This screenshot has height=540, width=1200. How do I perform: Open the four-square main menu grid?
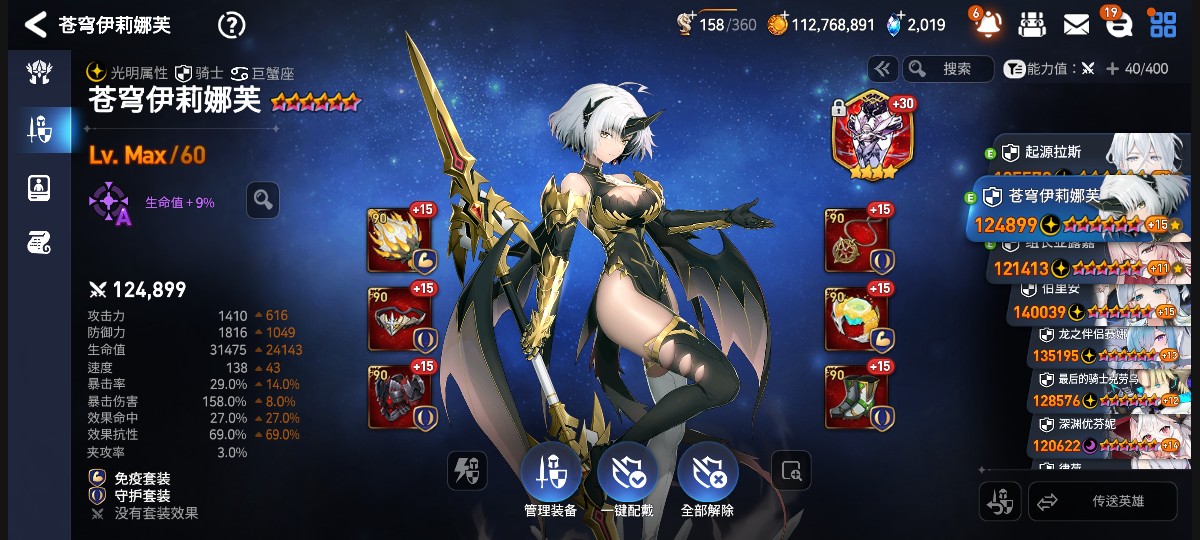[1162, 24]
